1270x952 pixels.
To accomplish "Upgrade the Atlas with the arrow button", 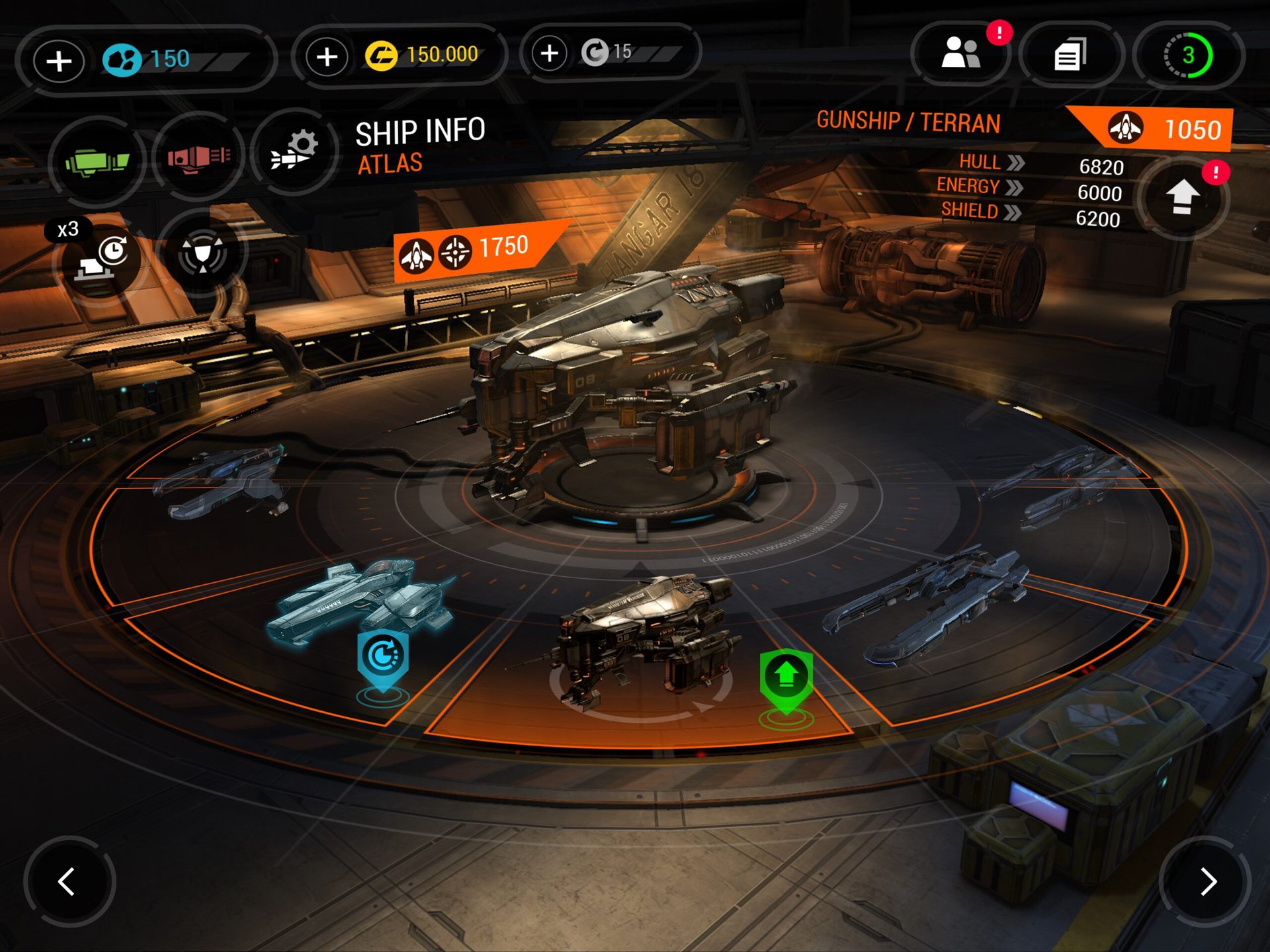I will click(1183, 198).
